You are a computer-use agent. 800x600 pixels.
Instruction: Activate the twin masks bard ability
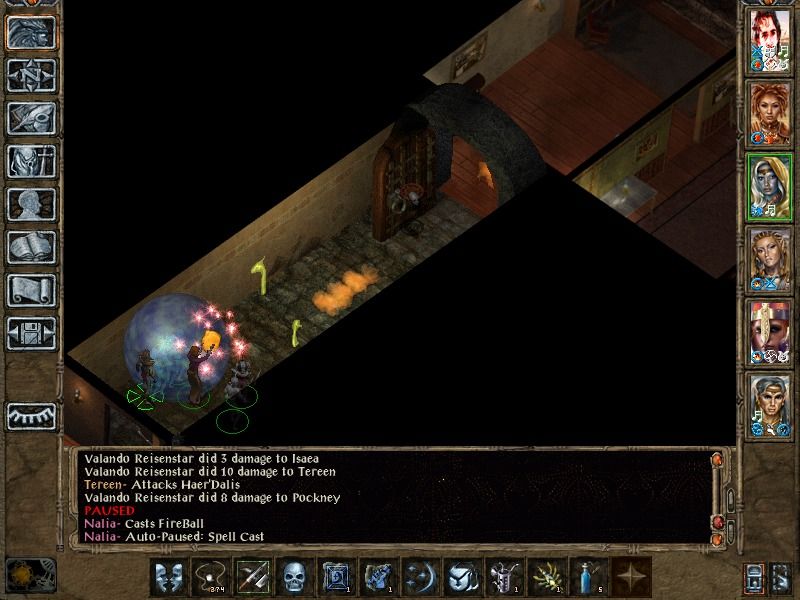[170, 577]
